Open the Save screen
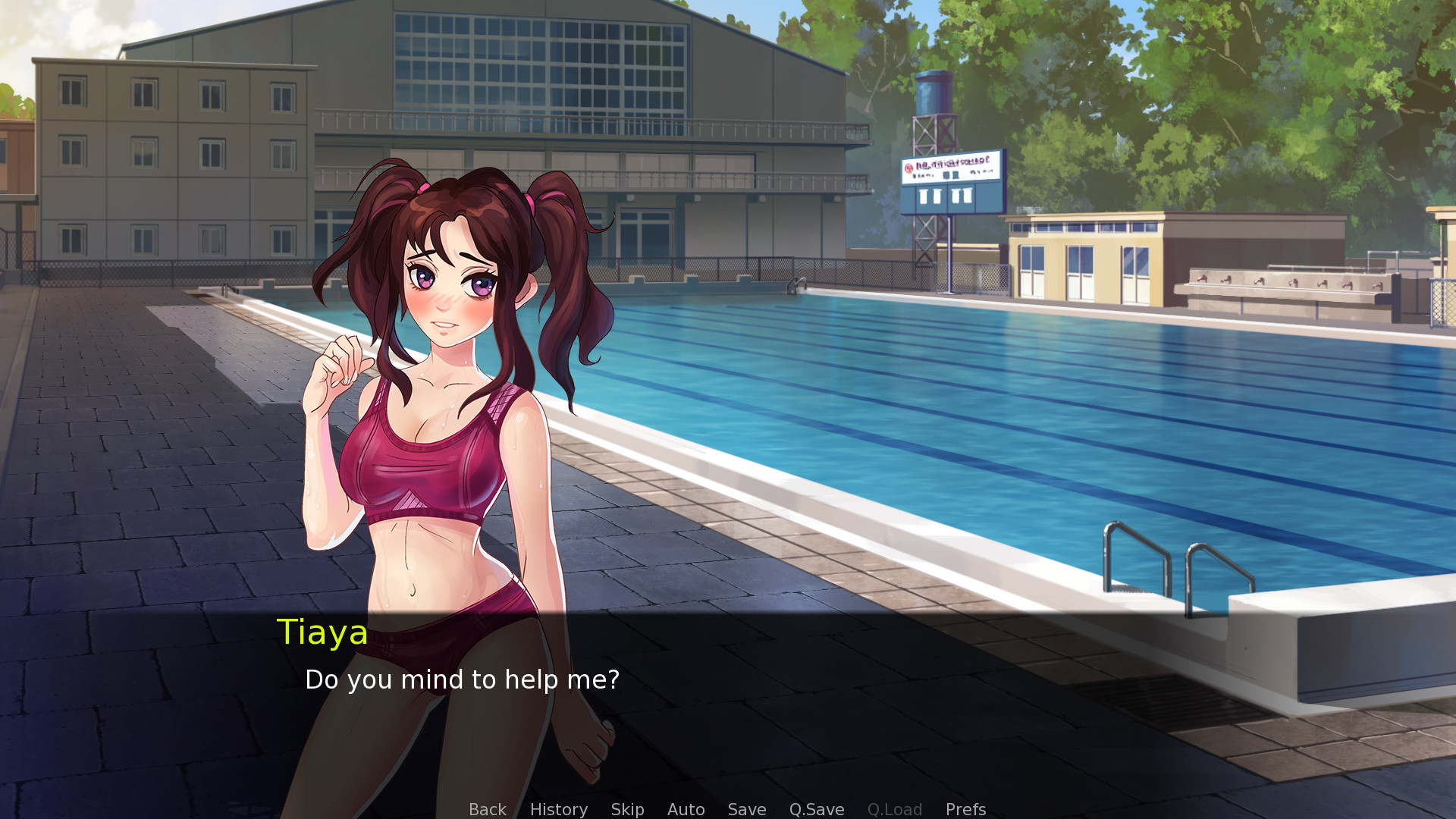The image size is (1456, 819). click(x=746, y=809)
